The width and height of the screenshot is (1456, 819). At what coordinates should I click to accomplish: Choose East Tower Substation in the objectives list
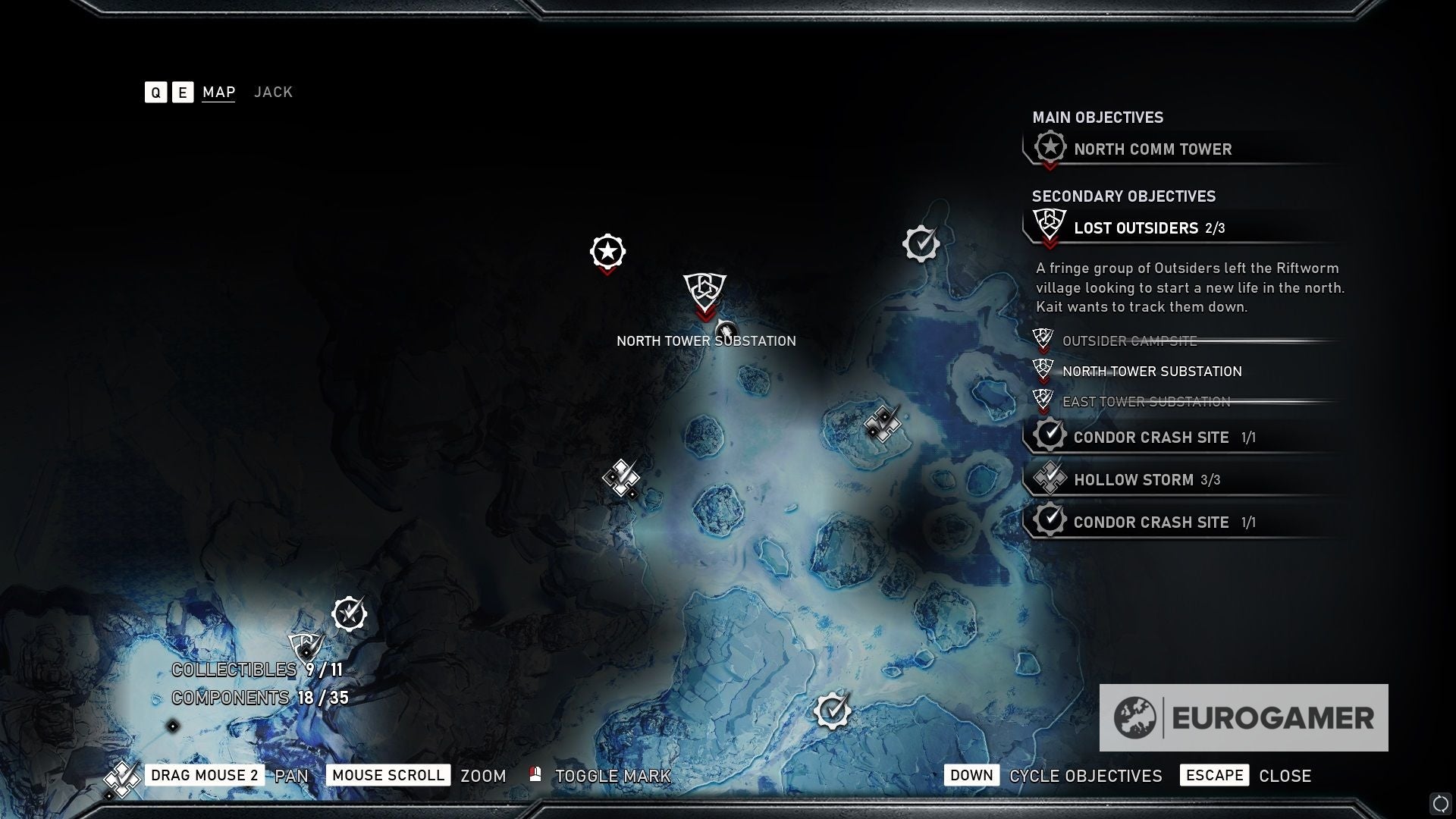point(1146,402)
